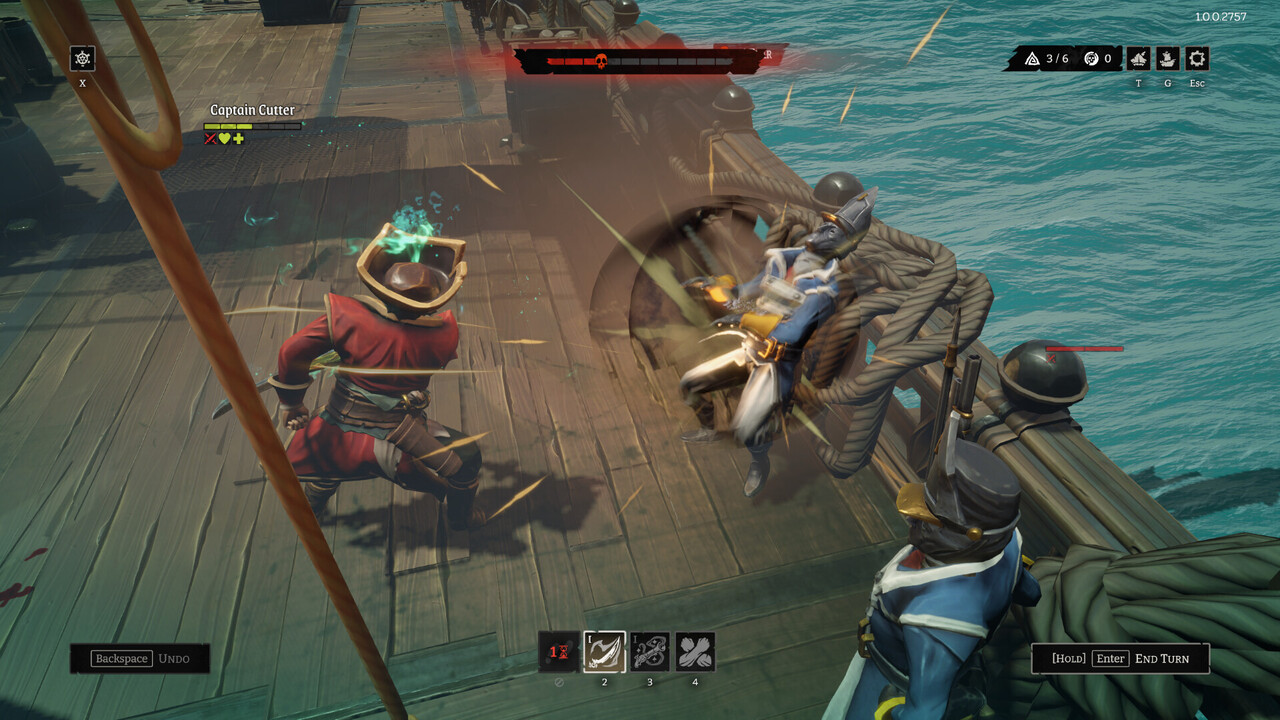Choose the flintlock pistol ability
Viewport: 1280px width, 720px height.
650,652
